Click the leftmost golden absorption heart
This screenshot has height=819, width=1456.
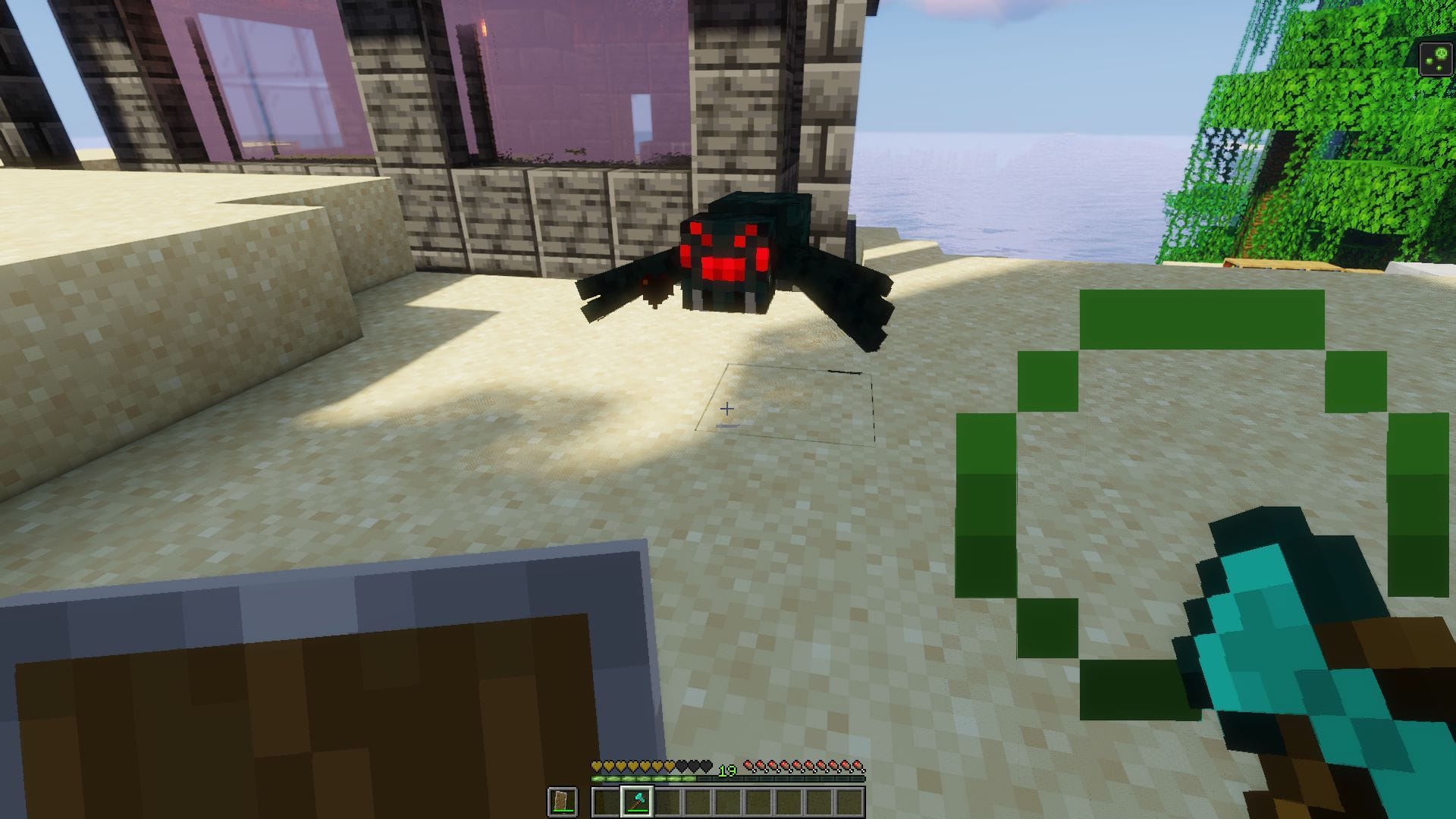pos(596,766)
